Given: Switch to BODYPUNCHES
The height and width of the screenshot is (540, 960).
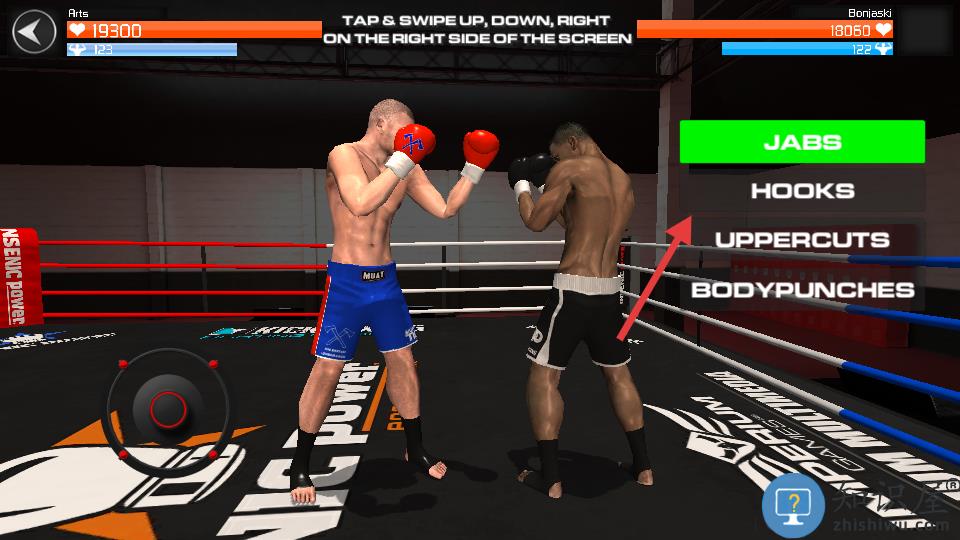Looking at the screenshot, I should [802, 290].
